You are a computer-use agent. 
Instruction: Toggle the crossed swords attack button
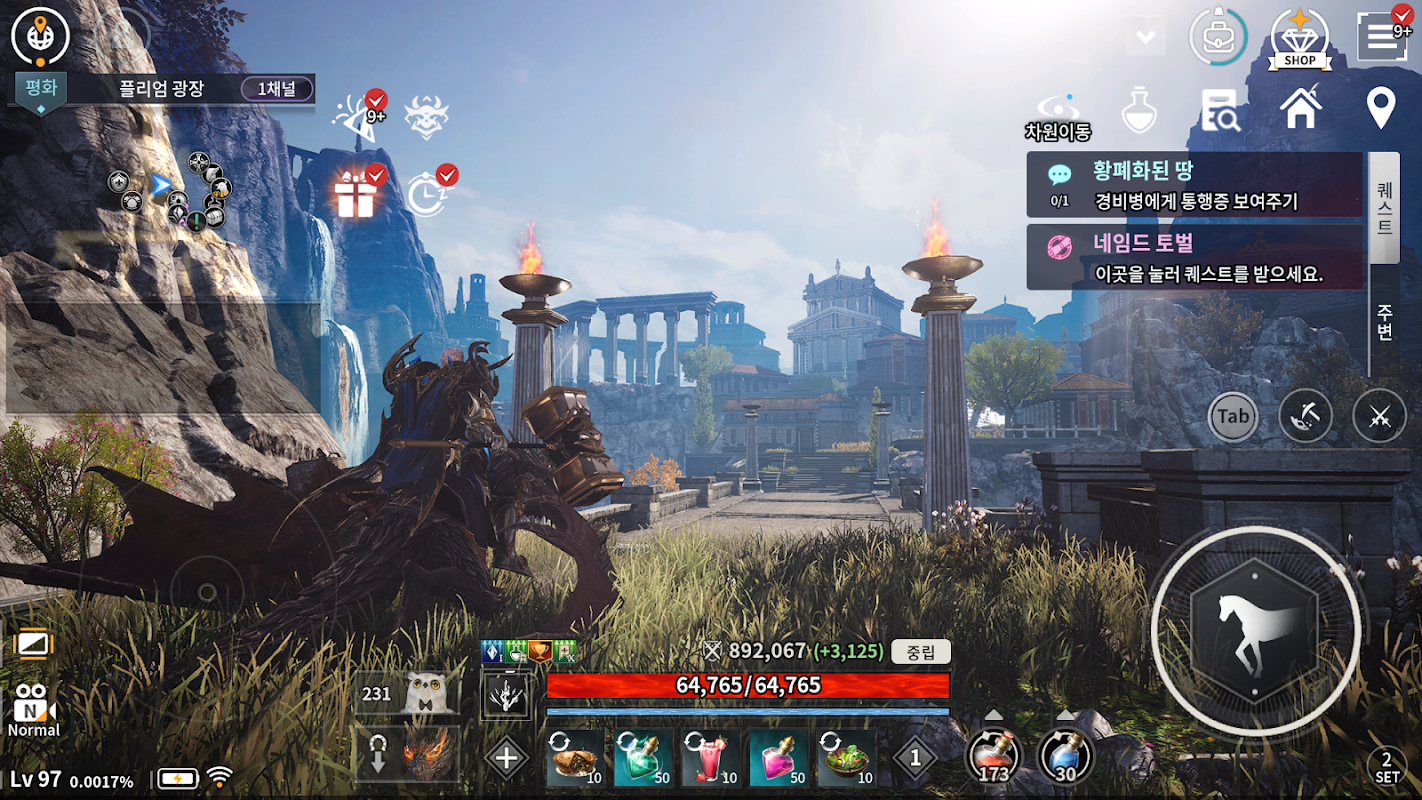point(1379,416)
